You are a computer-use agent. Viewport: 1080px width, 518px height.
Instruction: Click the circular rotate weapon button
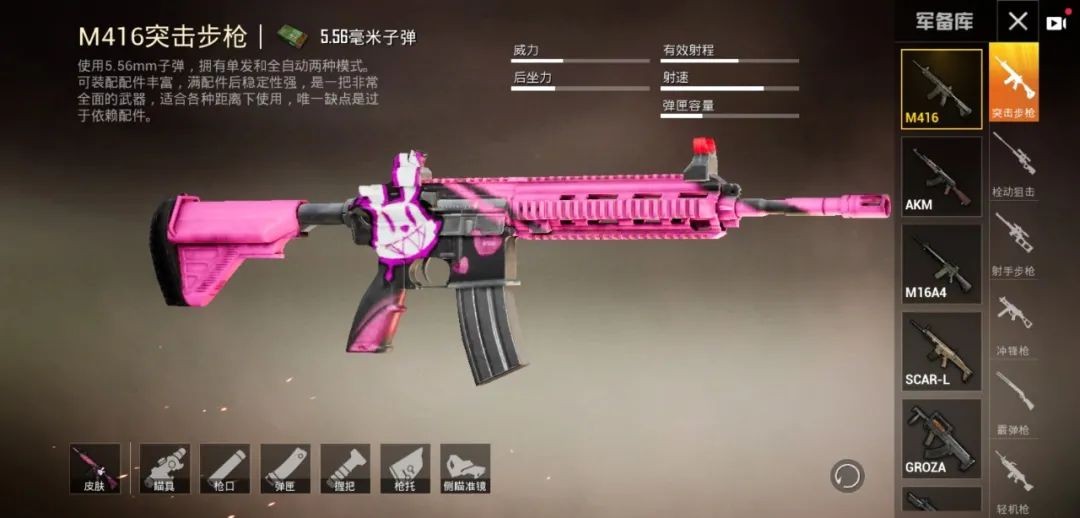coord(847,474)
